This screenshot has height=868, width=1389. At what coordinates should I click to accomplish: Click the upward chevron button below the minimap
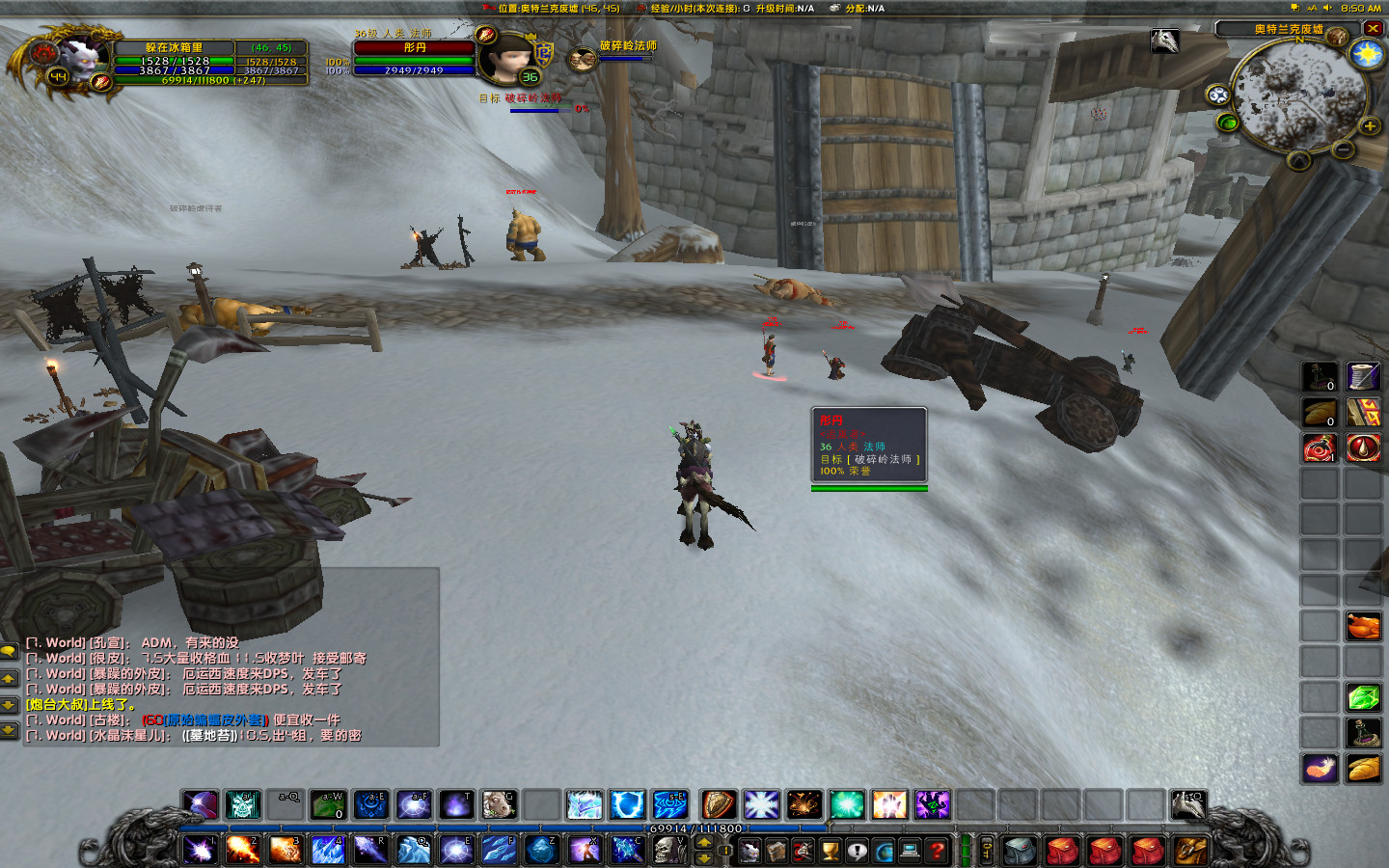click(1298, 160)
